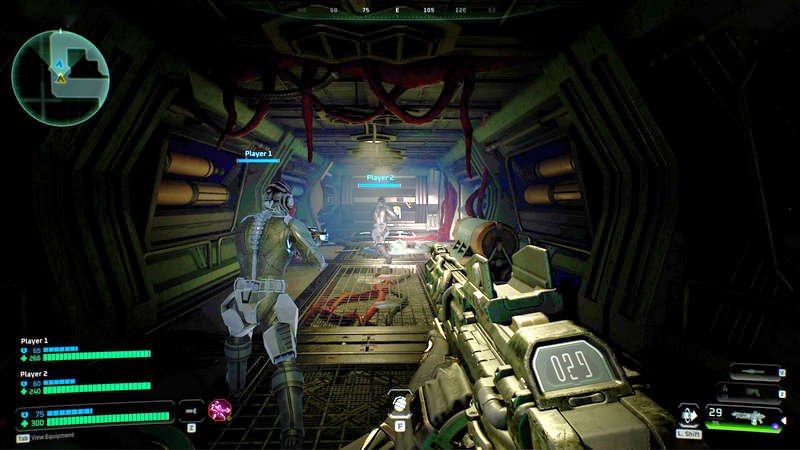
Task: Select the top greyed-out weapon slot
Action: tap(756, 372)
